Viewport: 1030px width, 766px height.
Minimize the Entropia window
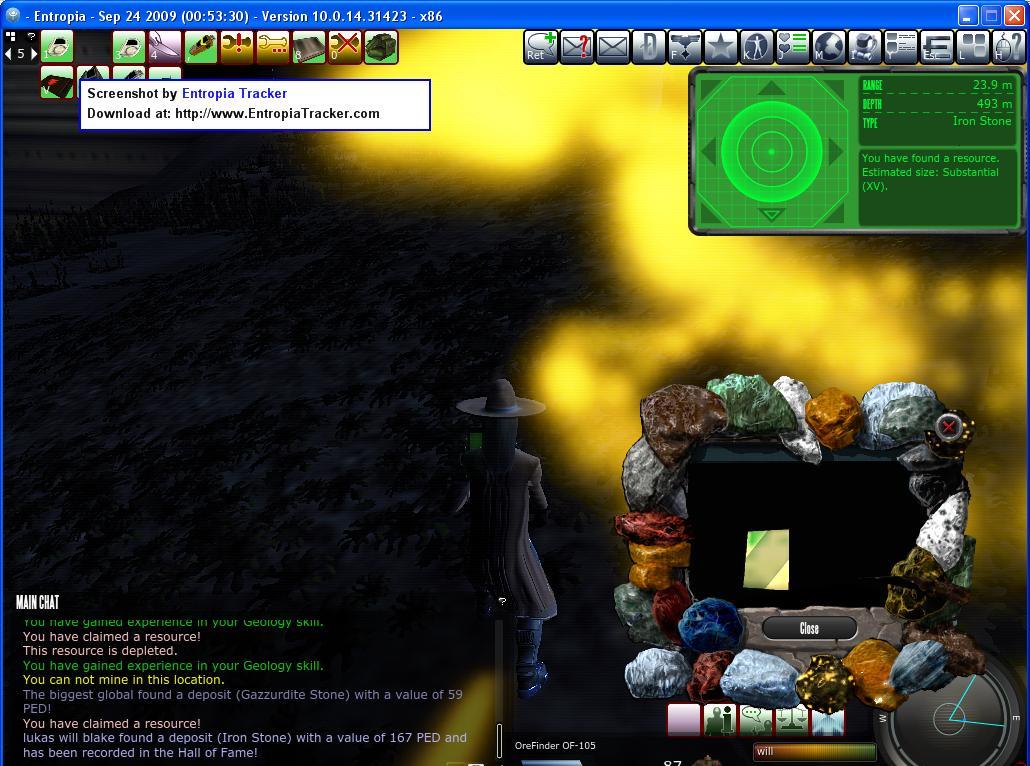coord(967,16)
